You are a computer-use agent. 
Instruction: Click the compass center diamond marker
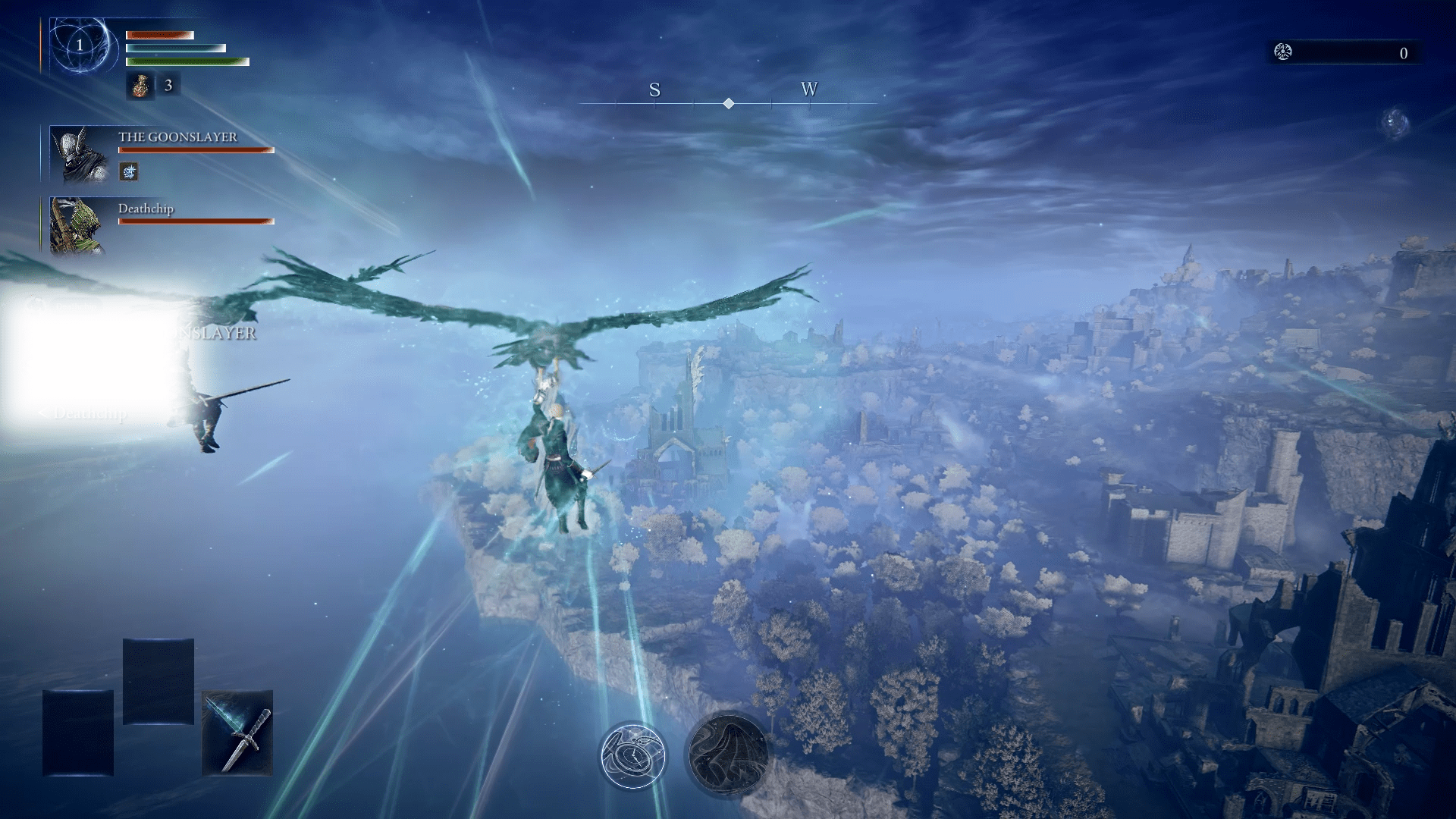728,103
